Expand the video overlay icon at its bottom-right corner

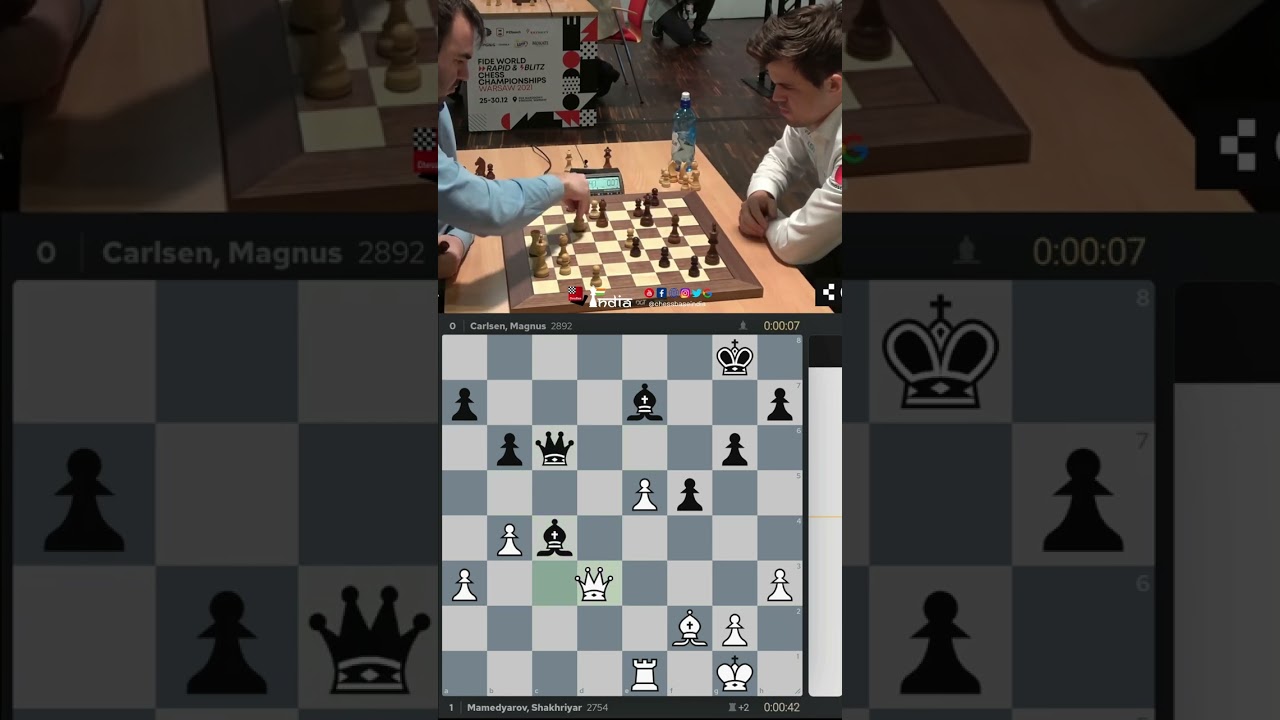(x=830, y=292)
